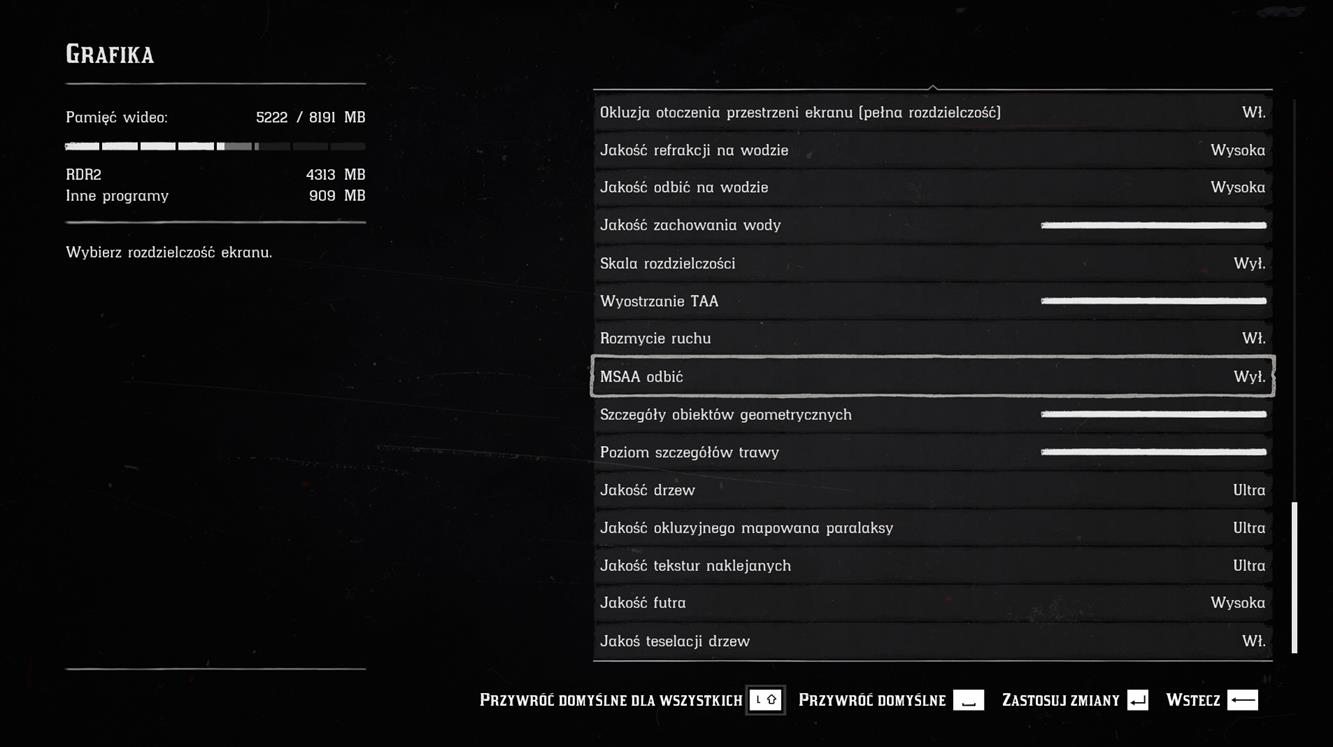Select Jakość odbić na wodzie row

pos(932,187)
